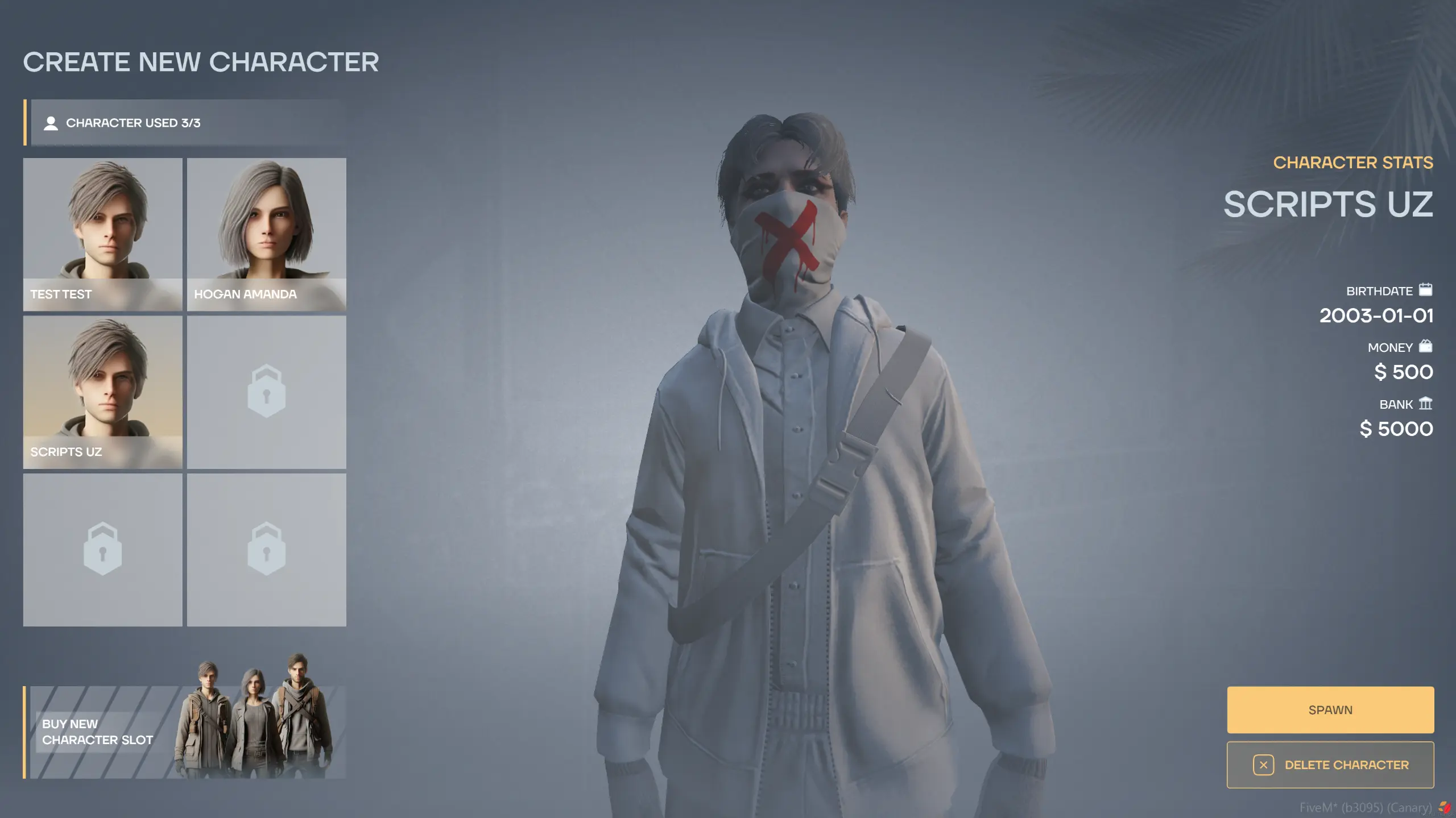Image resolution: width=1456 pixels, height=818 pixels.
Task: Spawn the selected character
Action: (x=1330, y=709)
